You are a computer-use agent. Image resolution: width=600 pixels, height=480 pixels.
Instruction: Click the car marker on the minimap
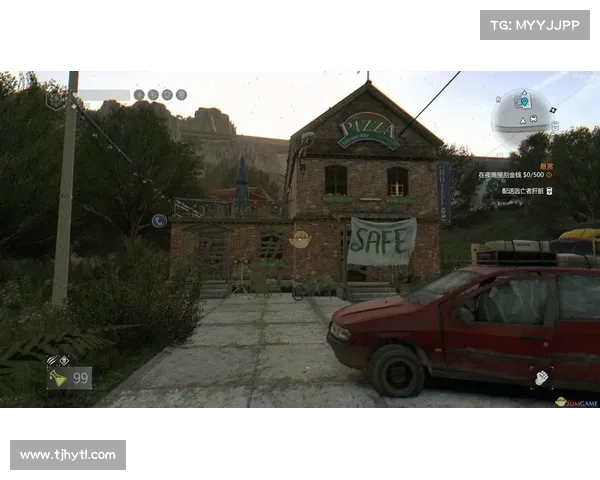534,119
